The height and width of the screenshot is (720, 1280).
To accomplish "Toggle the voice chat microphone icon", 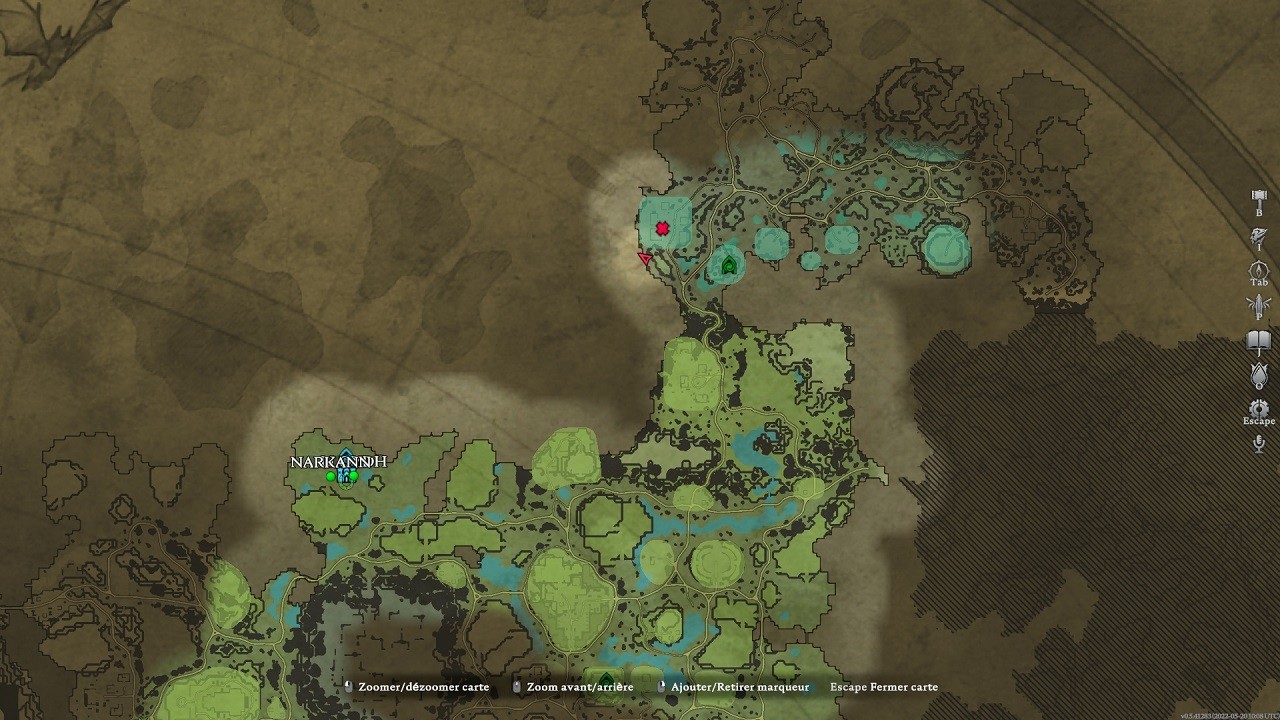I will click(x=1258, y=442).
